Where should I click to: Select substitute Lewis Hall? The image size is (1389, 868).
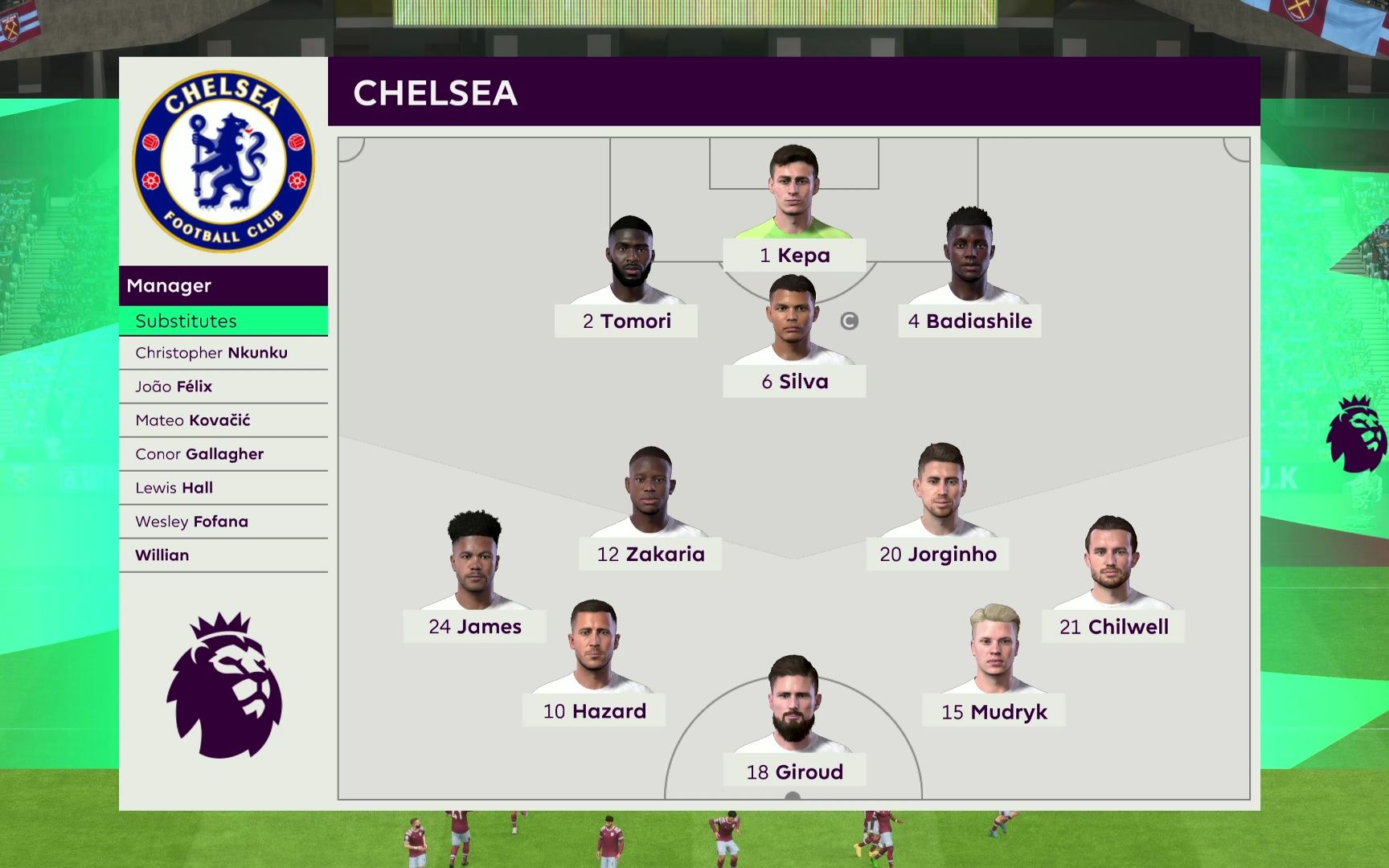(x=223, y=488)
